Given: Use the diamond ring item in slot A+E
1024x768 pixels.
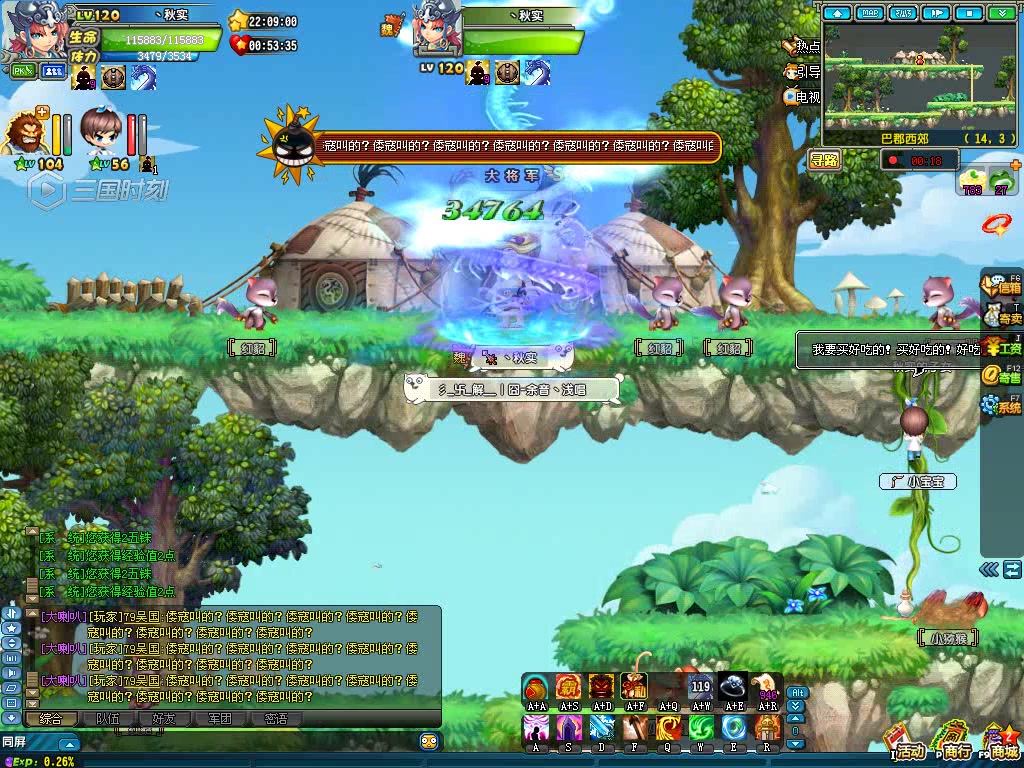Looking at the screenshot, I should (x=734, y=687).
